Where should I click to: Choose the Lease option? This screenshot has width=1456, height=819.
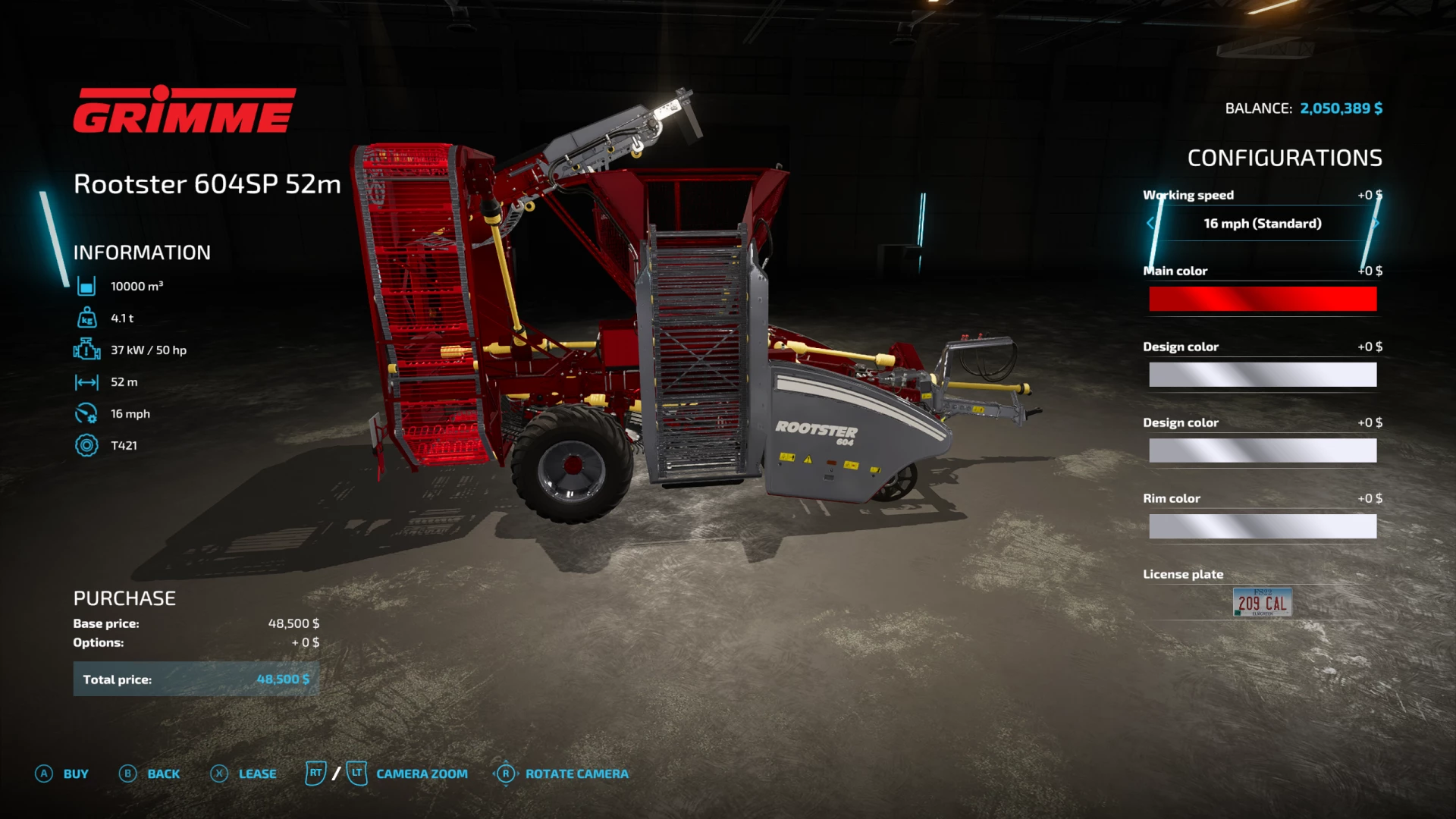(244, 773)
